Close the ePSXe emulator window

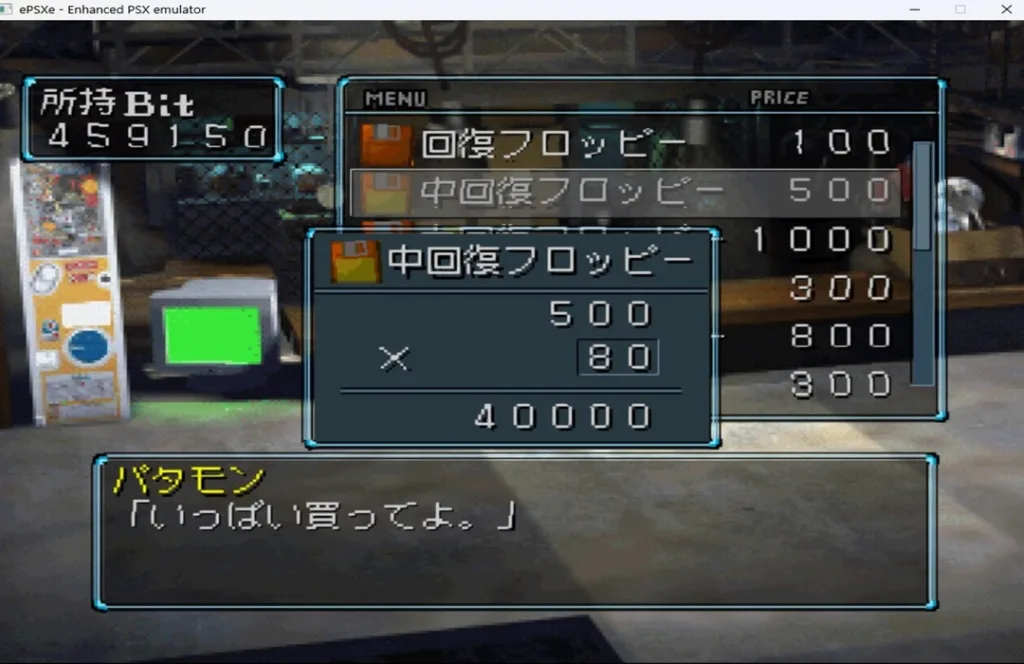1004,10
